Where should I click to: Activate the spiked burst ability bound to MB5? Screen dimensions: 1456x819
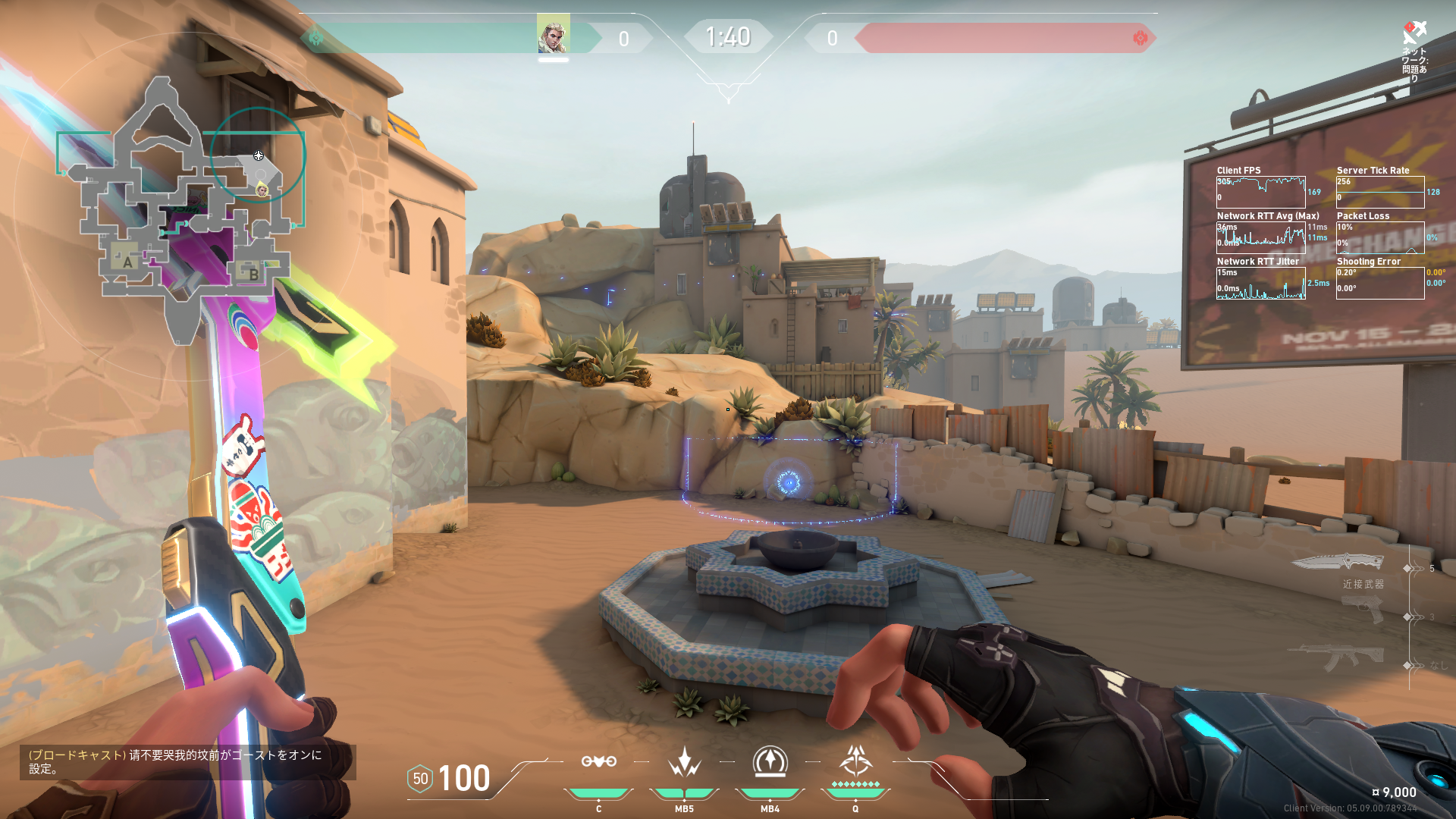pyautogui.click(x=684, y=761)
